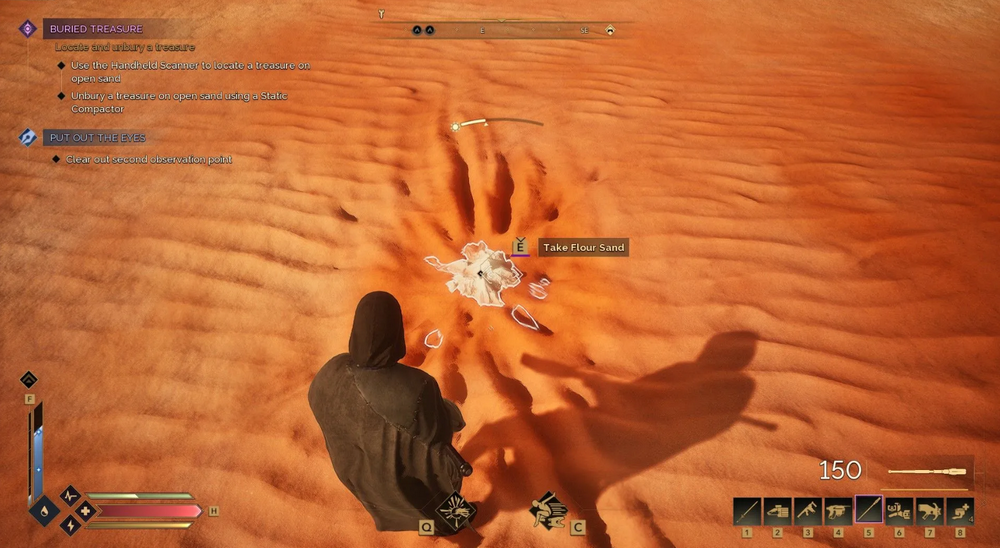
Task: Open the Buried Treasure quest tracker
Action: click(96, 29)
